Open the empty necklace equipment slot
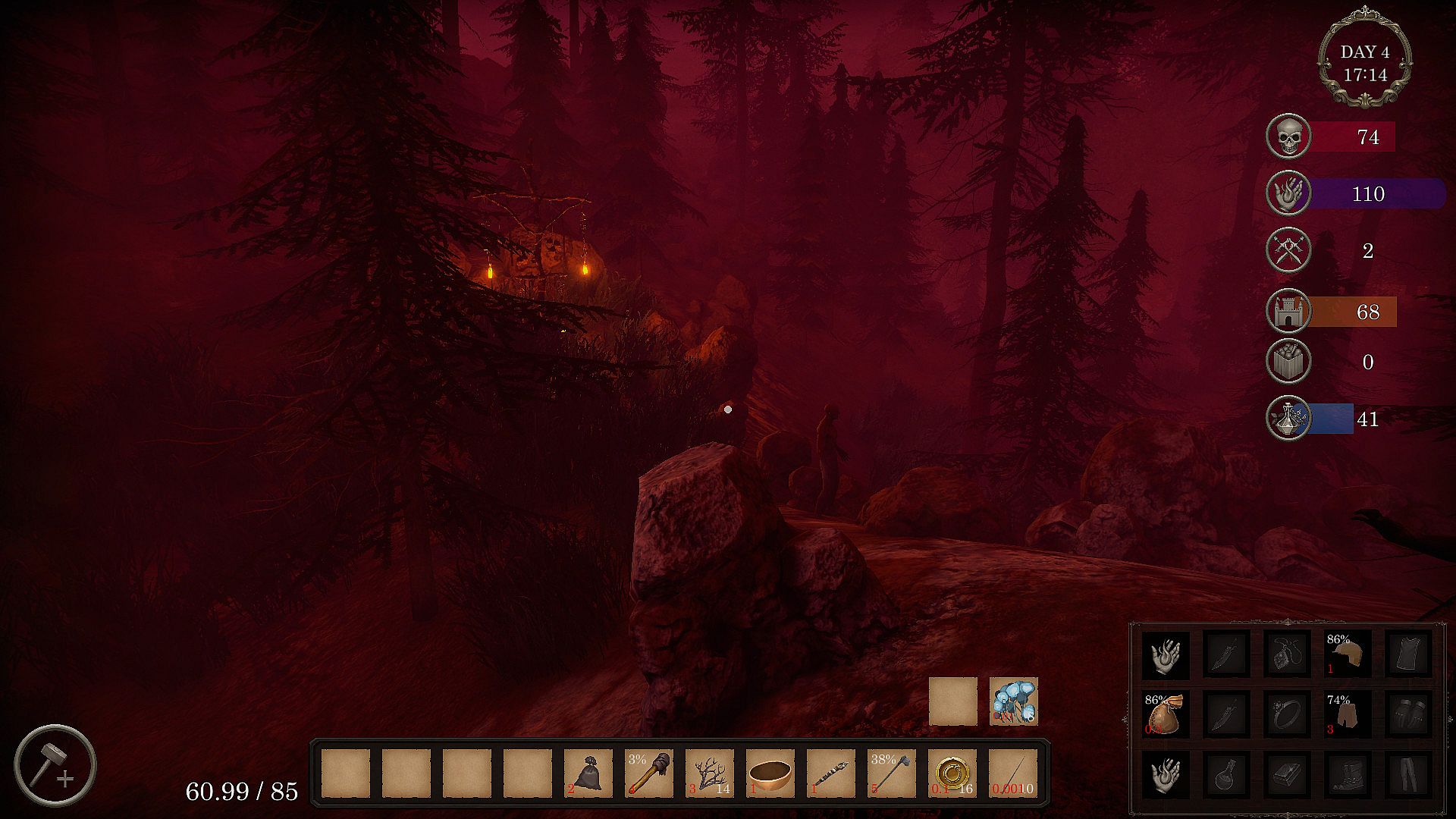 pos(1287,654)
